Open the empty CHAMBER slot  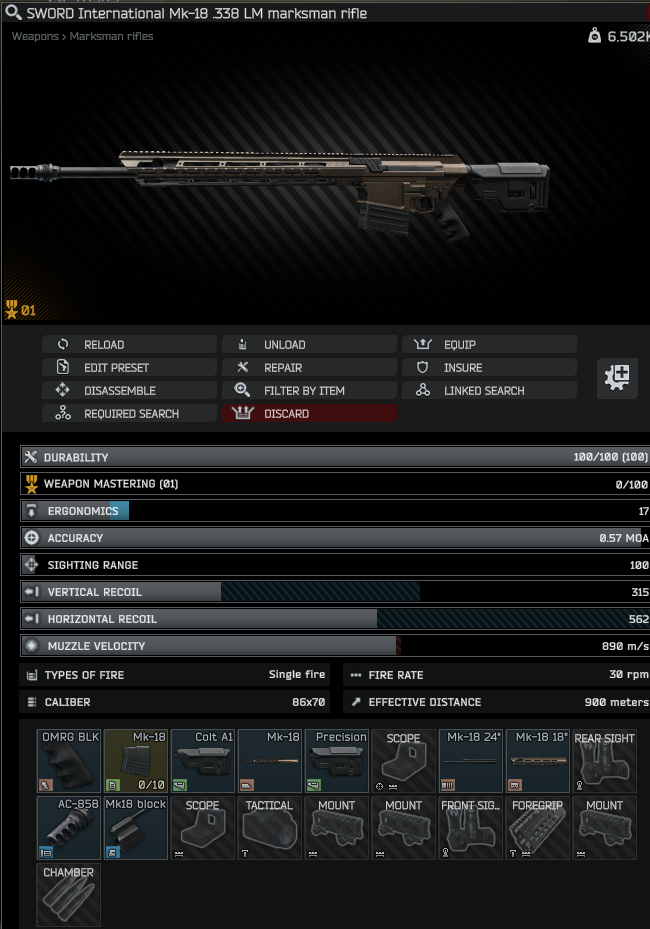point(69,895)
